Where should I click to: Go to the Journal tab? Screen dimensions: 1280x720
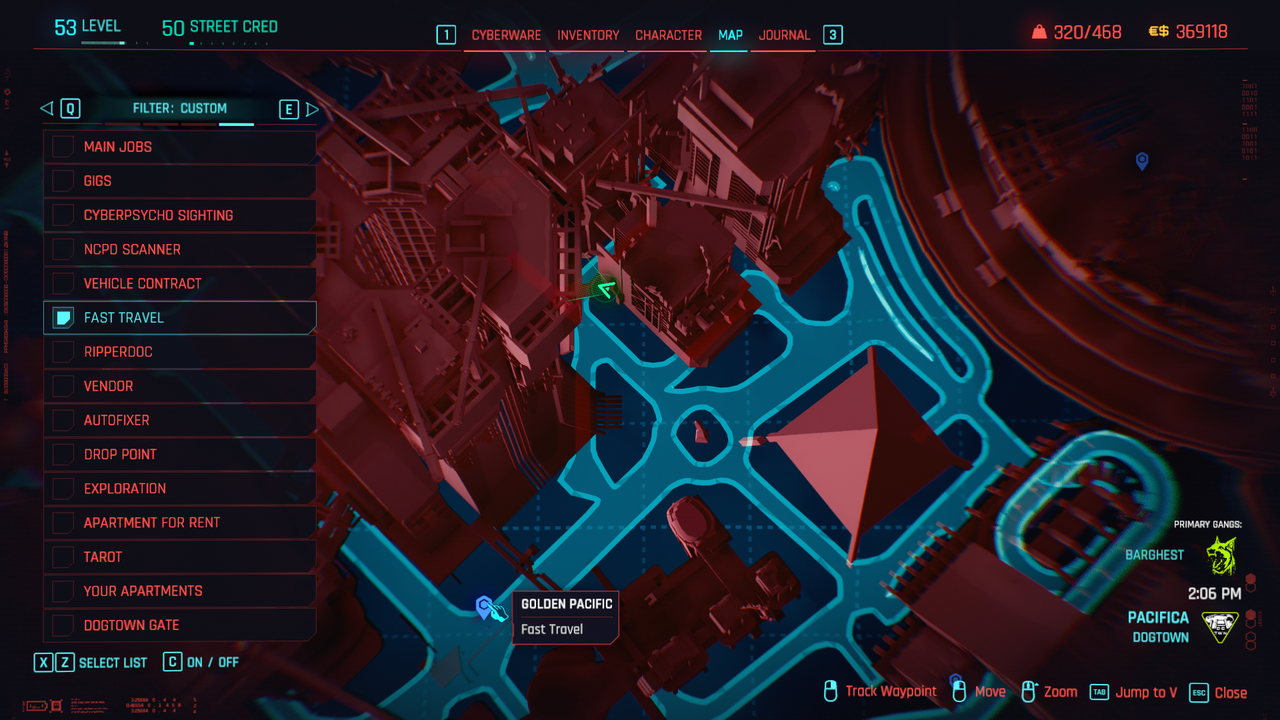(784, 35)
